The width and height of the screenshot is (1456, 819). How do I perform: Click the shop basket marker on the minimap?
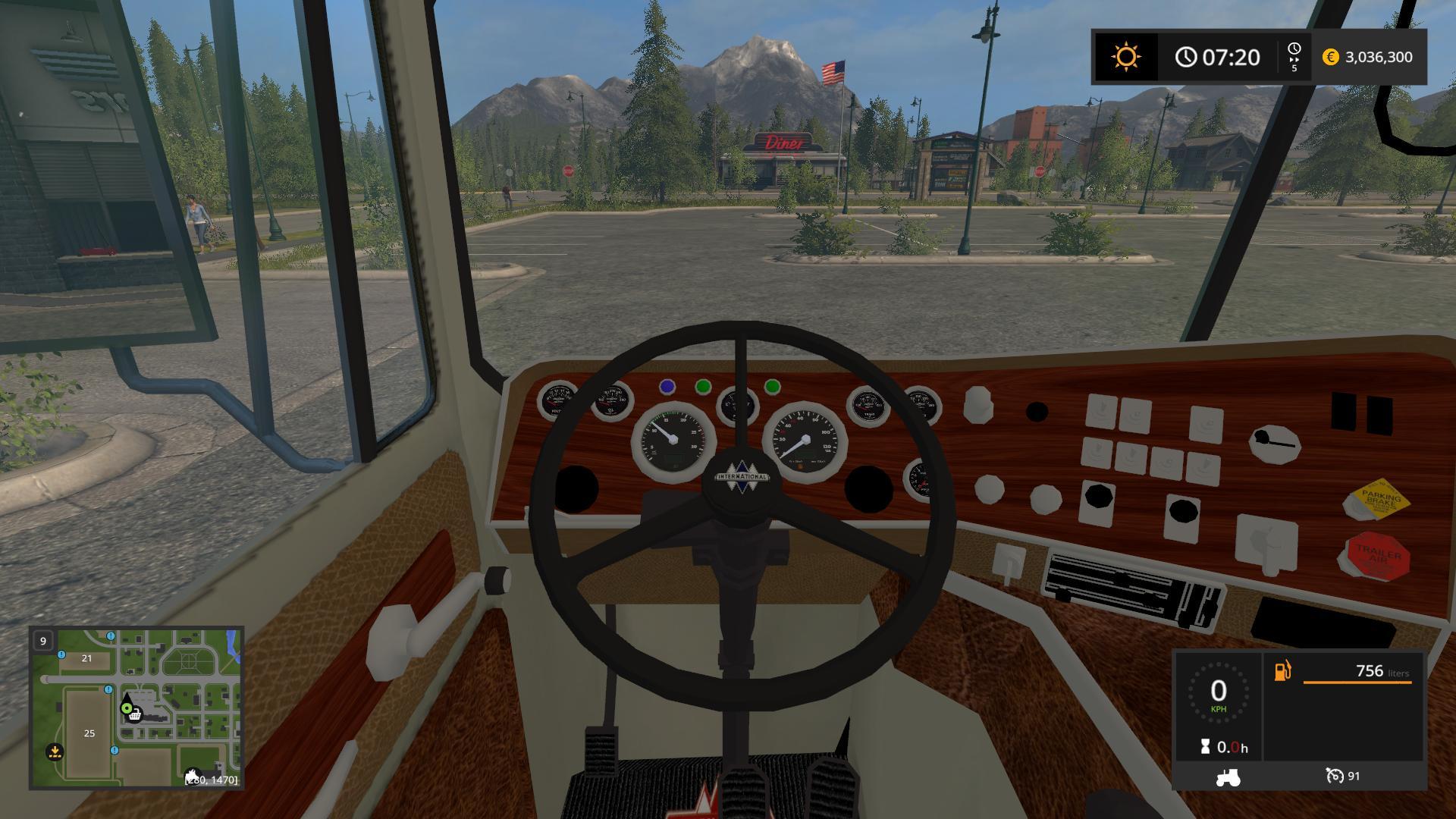(x=135, y=715)
